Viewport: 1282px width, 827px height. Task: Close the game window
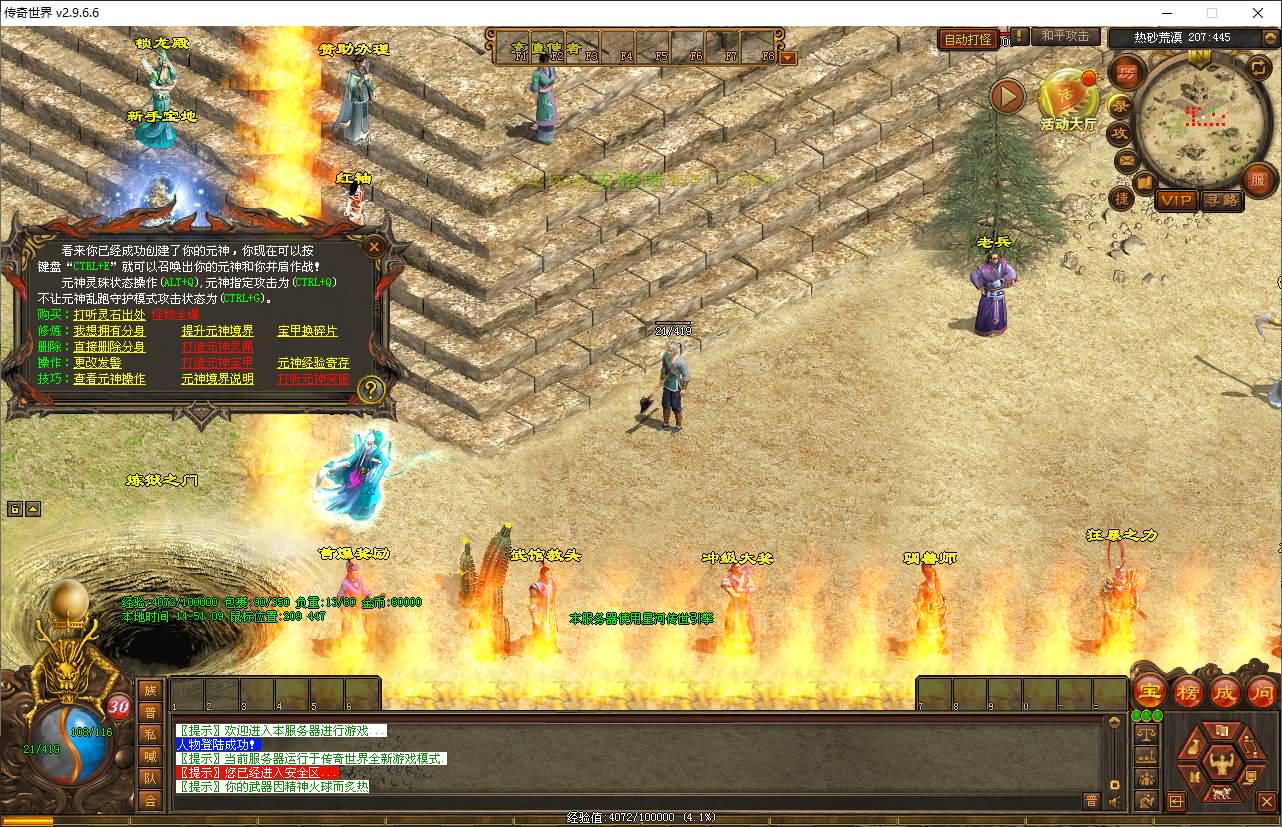[x=1258, y=13]
